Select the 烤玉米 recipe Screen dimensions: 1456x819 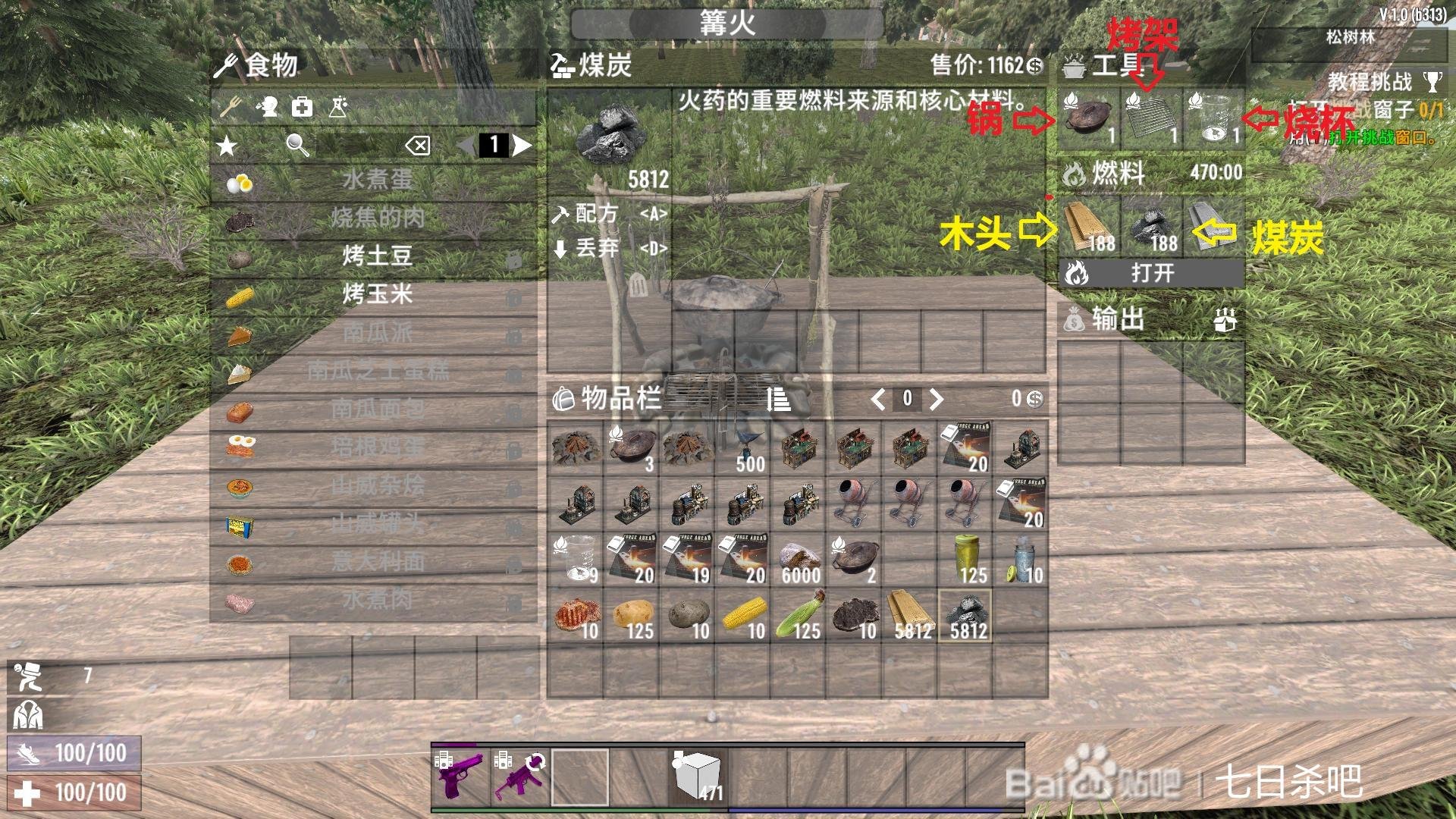[x=377, y=294]
